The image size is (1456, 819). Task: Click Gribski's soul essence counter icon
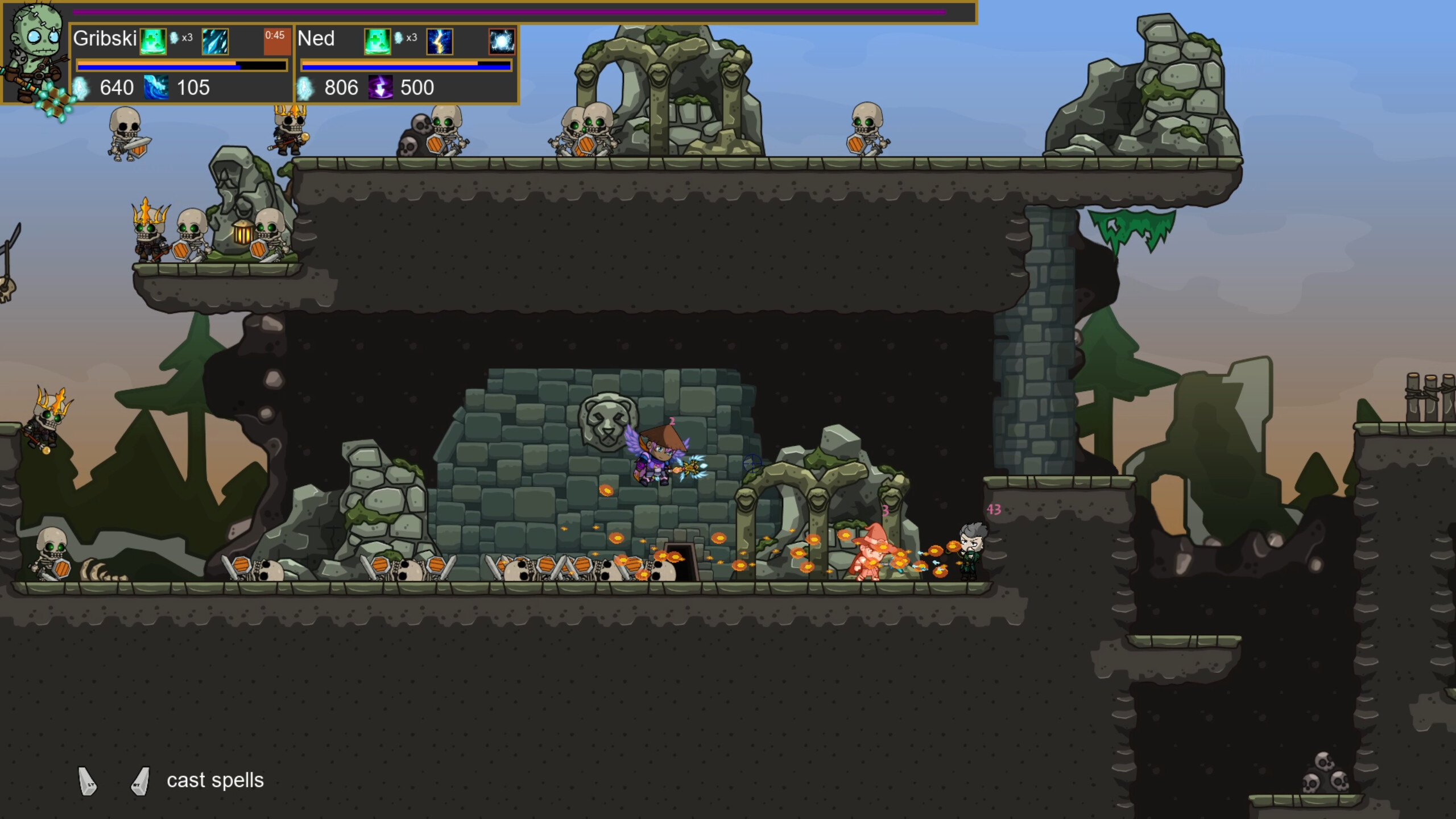click(81, 87)
